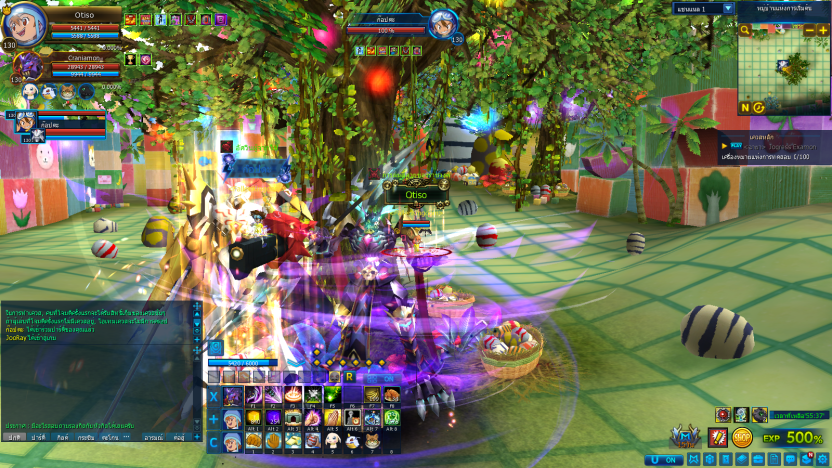
Task: Toggle the minimap N north-lock button
Action: (745, 107)
